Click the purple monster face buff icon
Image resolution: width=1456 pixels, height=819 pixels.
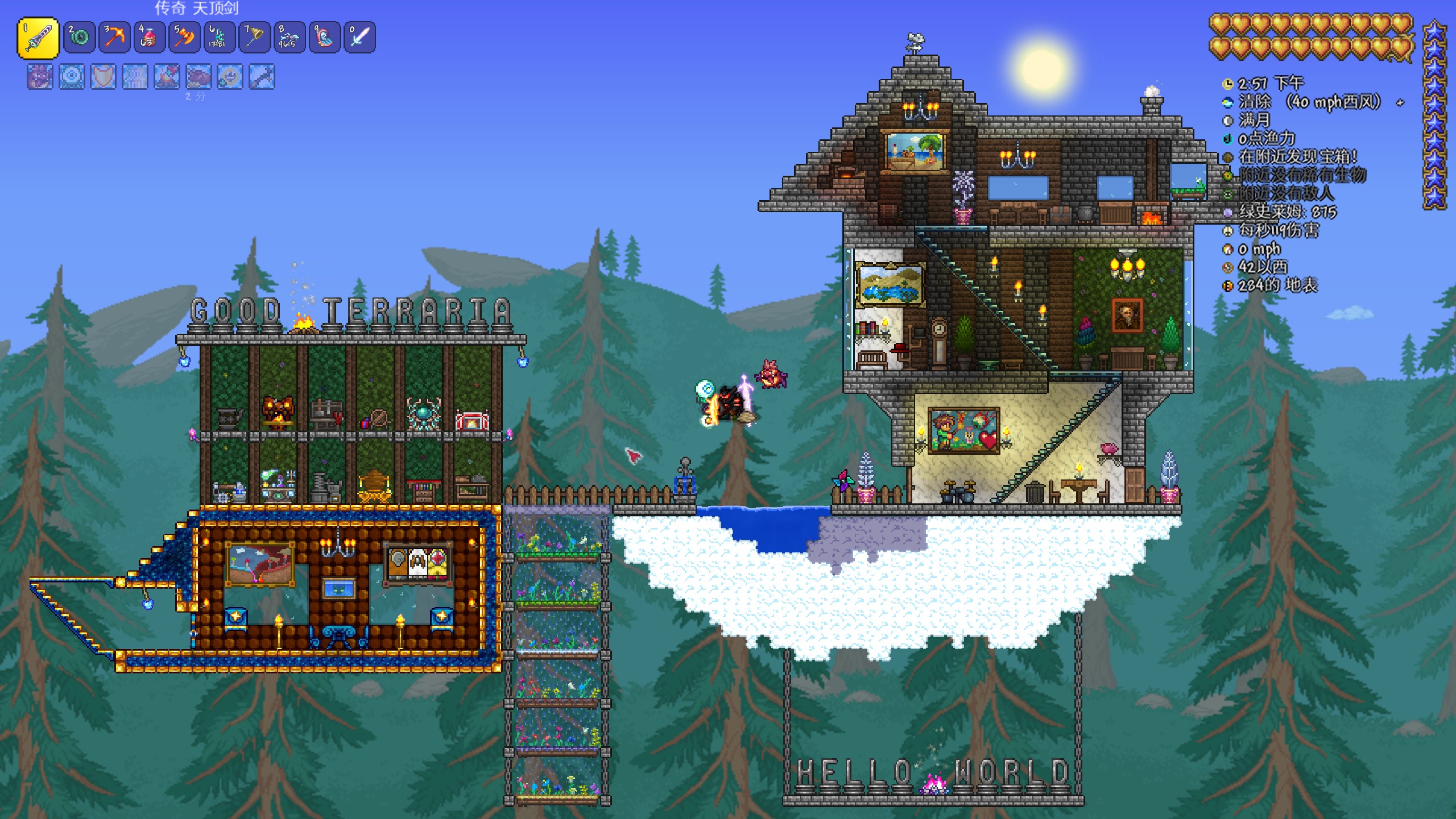[40, 77]
